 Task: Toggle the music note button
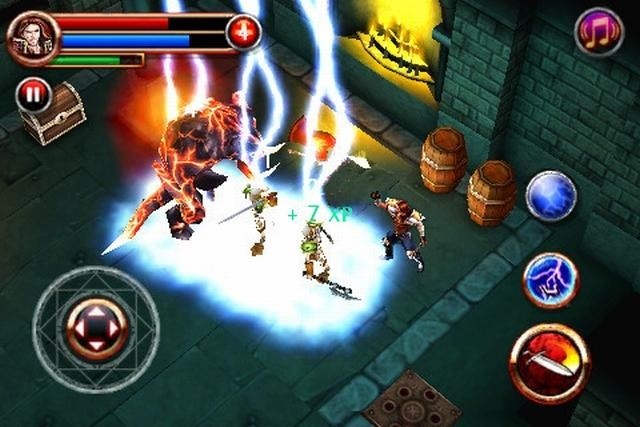pos(598,31)
